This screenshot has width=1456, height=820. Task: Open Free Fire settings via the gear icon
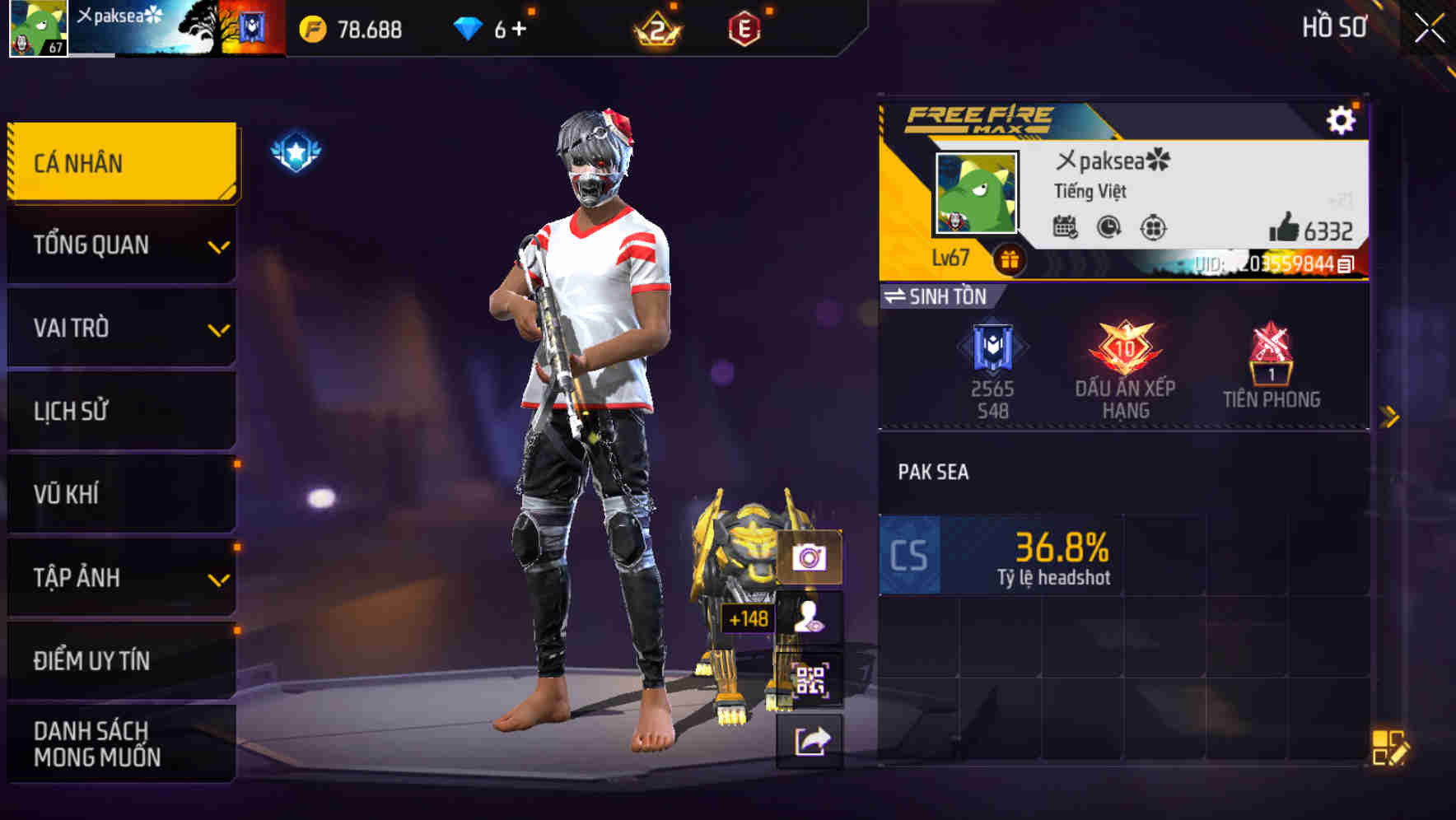1343,119
